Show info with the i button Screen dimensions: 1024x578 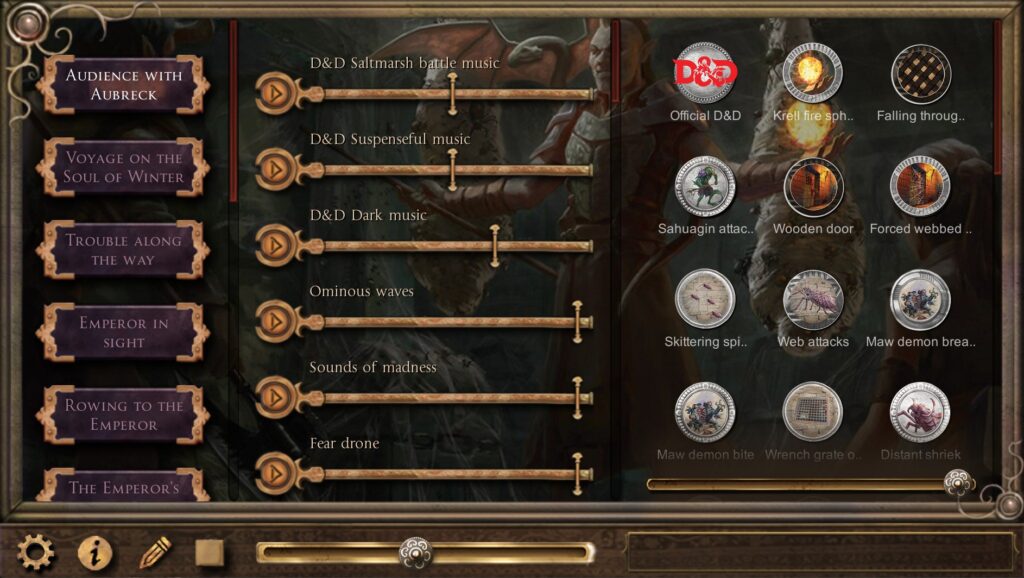pos(95,552)
